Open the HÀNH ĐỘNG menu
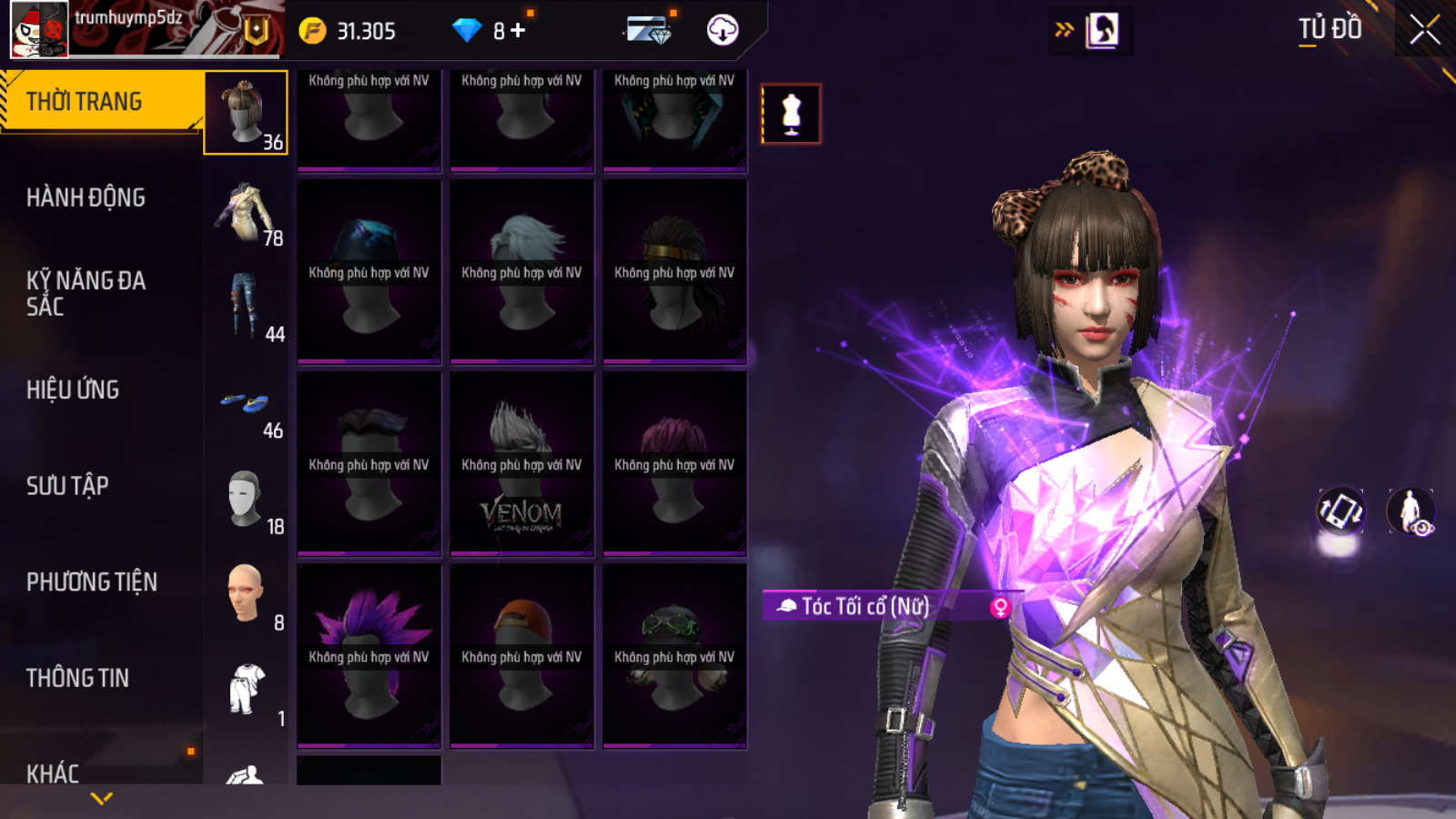This screenshot has height=819, width=1456. (x=86, y=197)
